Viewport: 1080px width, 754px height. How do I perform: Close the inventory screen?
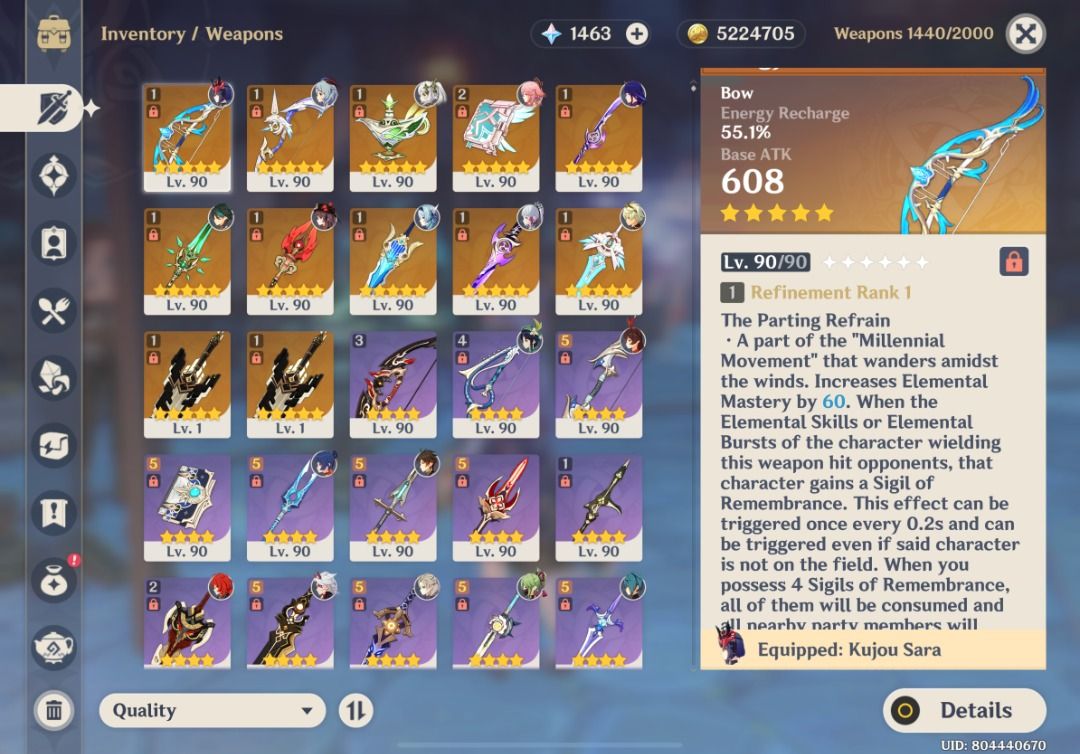[x=1025, y=34]
